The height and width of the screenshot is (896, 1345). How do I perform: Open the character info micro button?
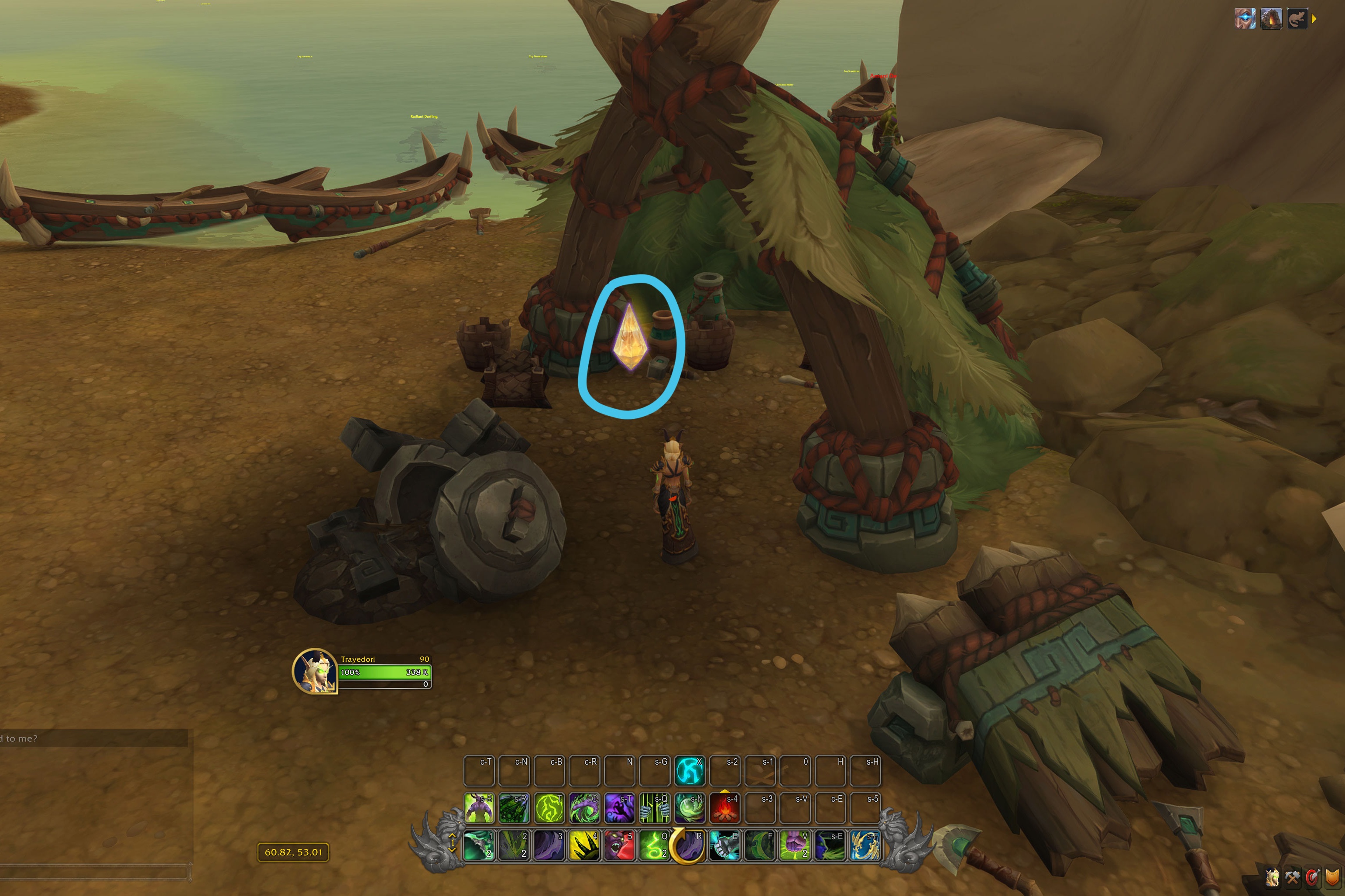pyautogui.click(x=1272, y=877)
